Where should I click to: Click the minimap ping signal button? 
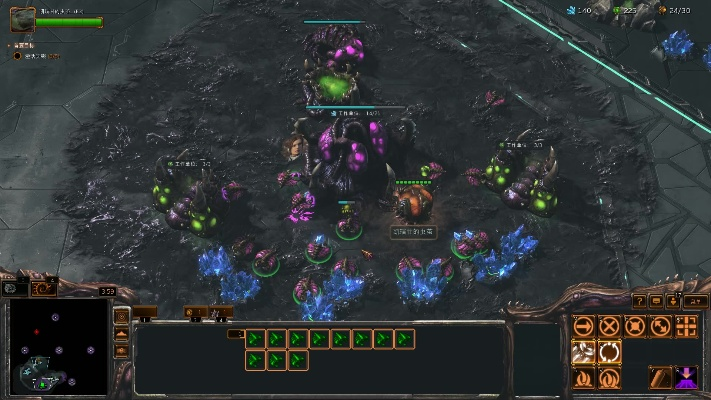[x=122, y=317]
